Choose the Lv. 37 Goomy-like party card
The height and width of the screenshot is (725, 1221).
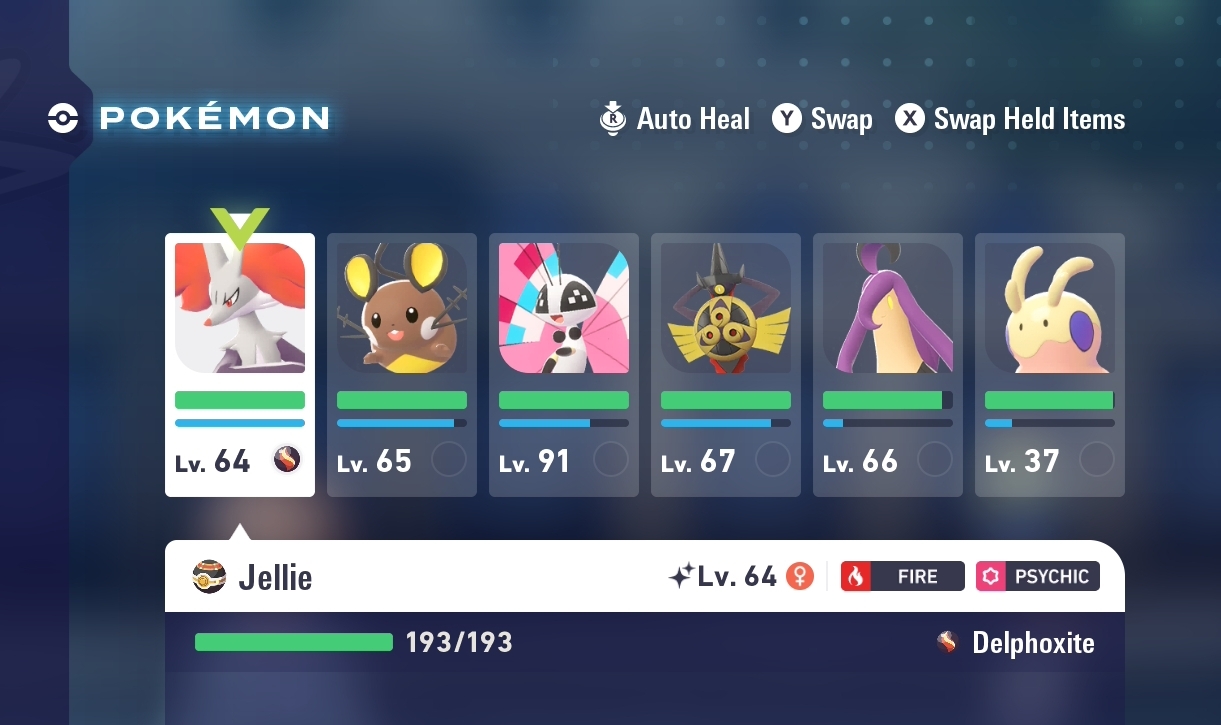click(x=1049, y=364)
